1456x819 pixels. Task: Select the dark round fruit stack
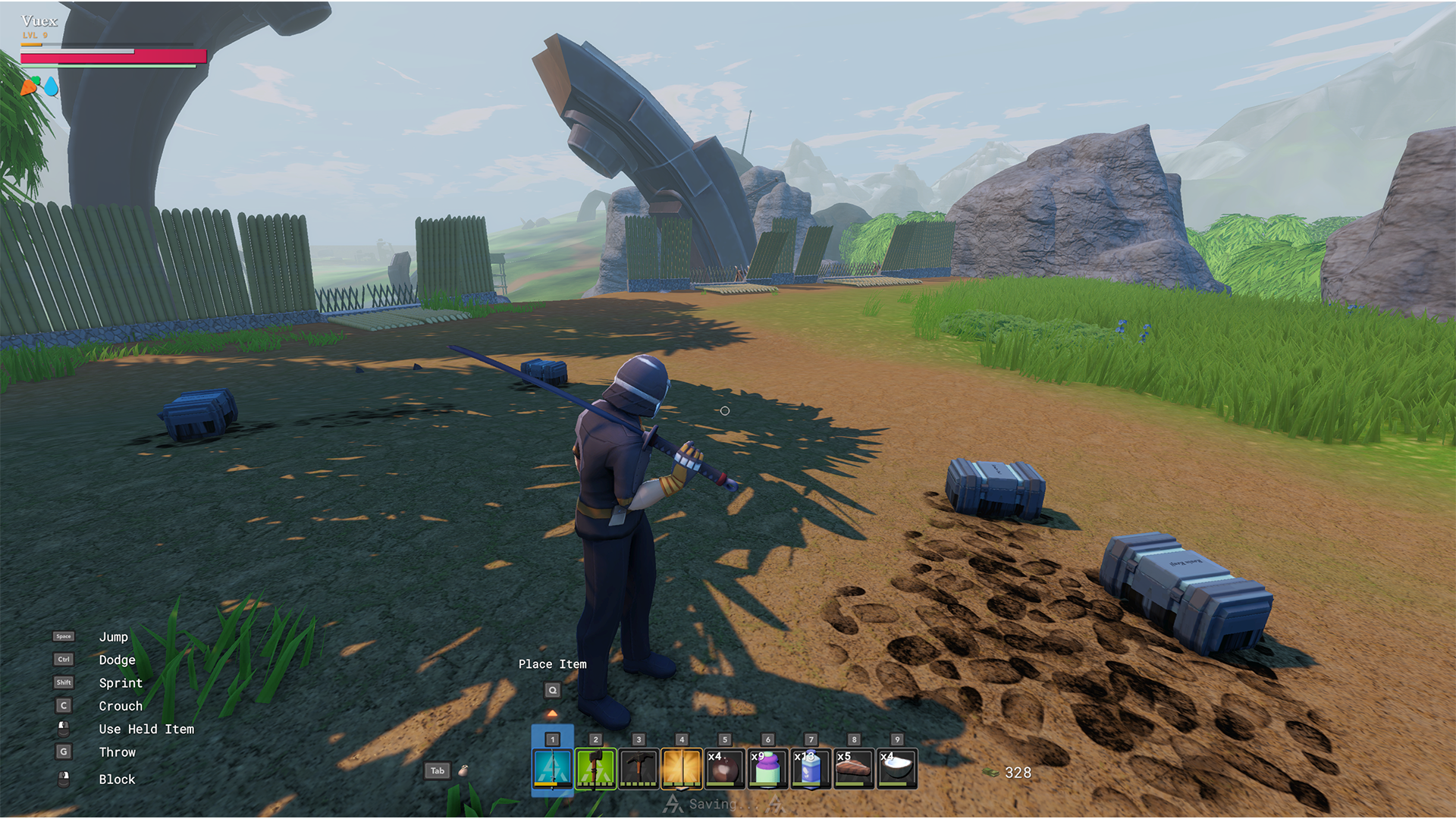click(x=725, y=768)
